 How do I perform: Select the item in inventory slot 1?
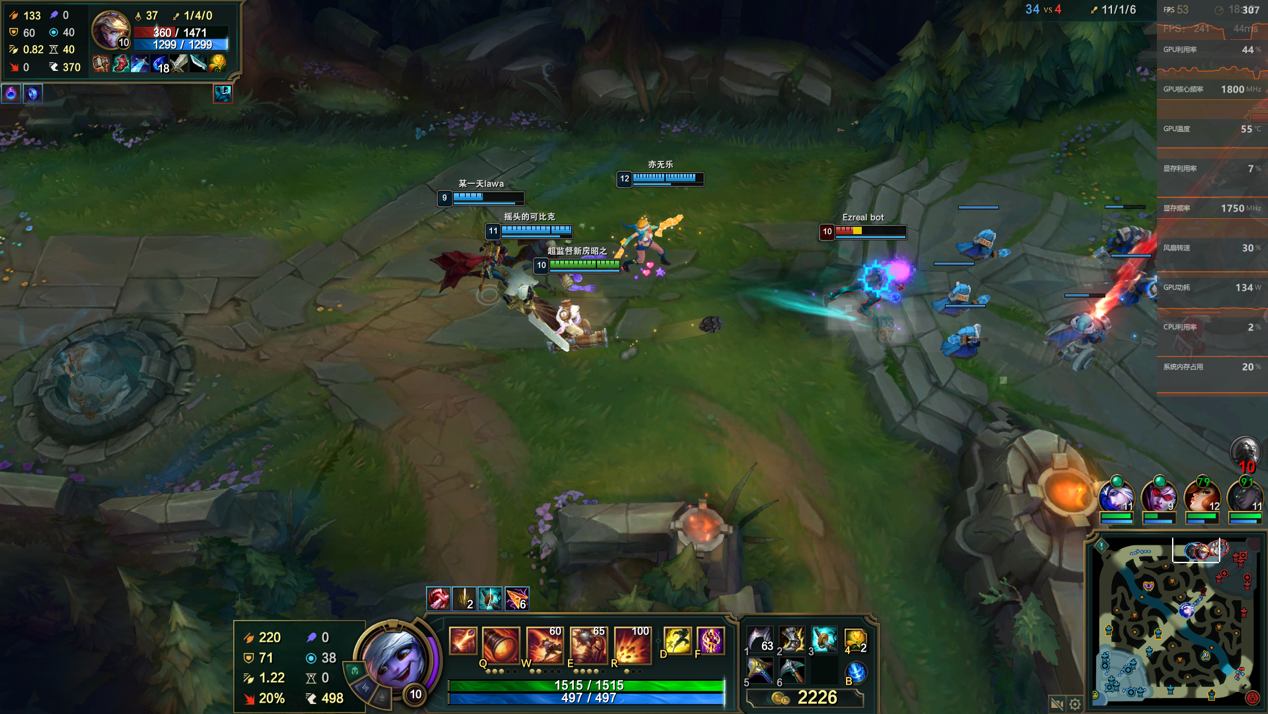pos(760,639)
